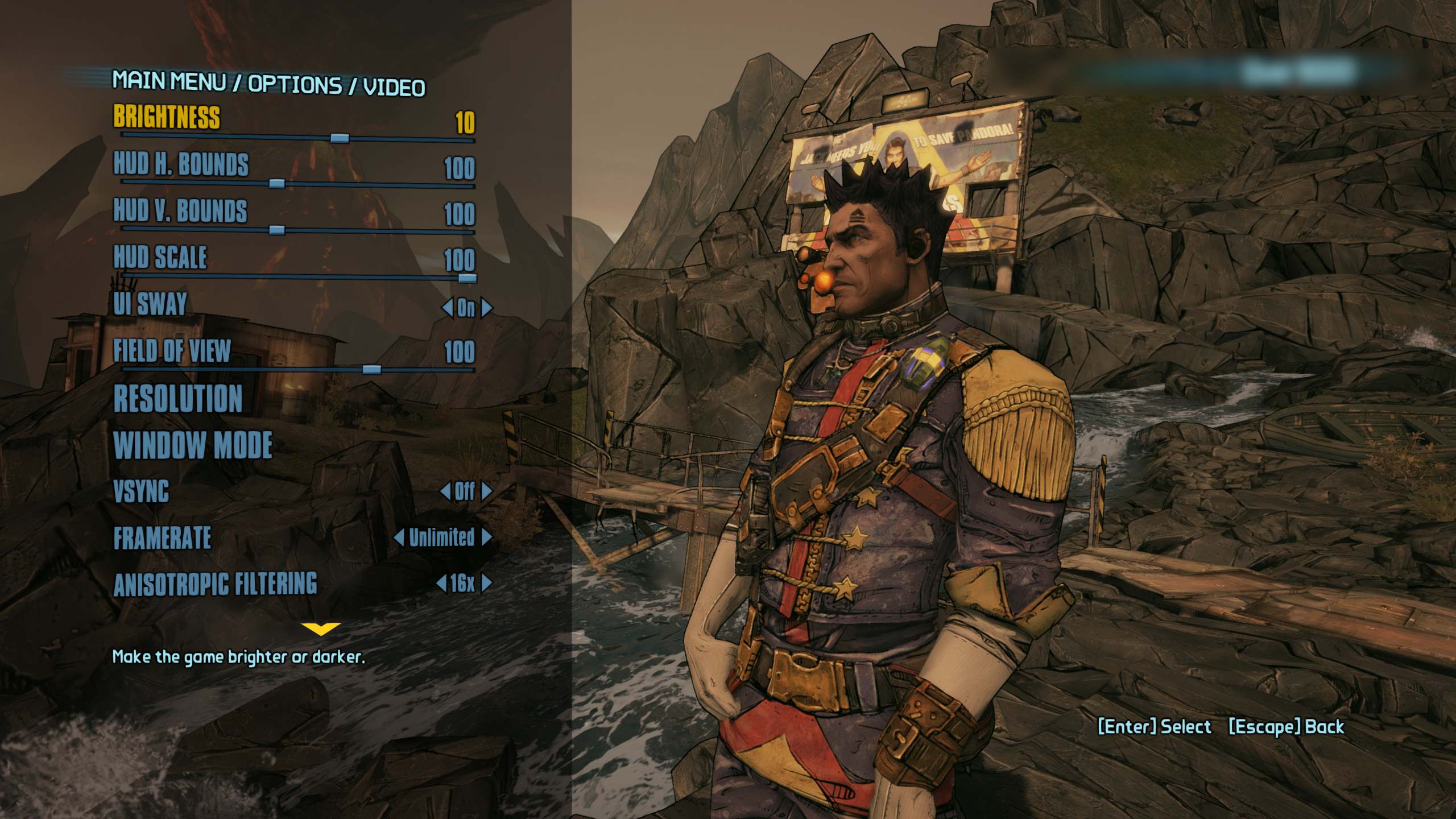Lower the Framerate setting with the left arrow

pos(399,537)
